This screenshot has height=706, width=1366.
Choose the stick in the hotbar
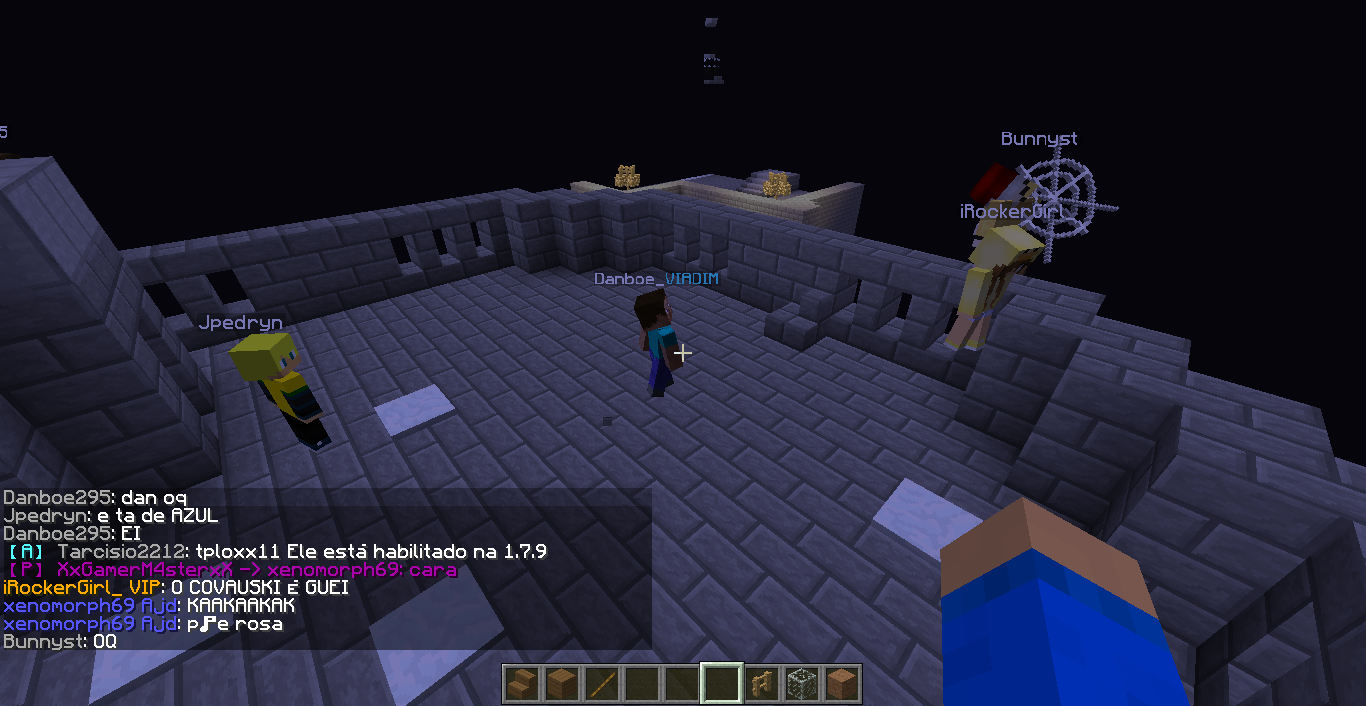tap(601, 685)
